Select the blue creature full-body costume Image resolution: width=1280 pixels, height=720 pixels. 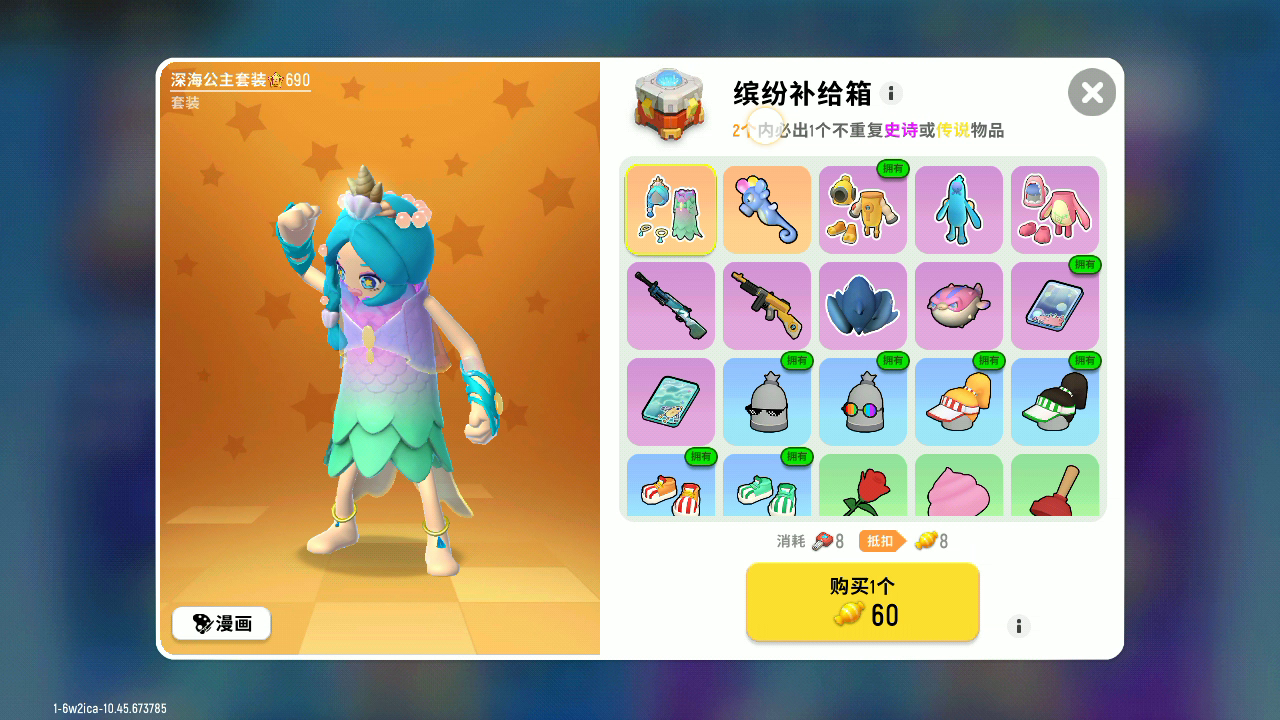(958, 209)
